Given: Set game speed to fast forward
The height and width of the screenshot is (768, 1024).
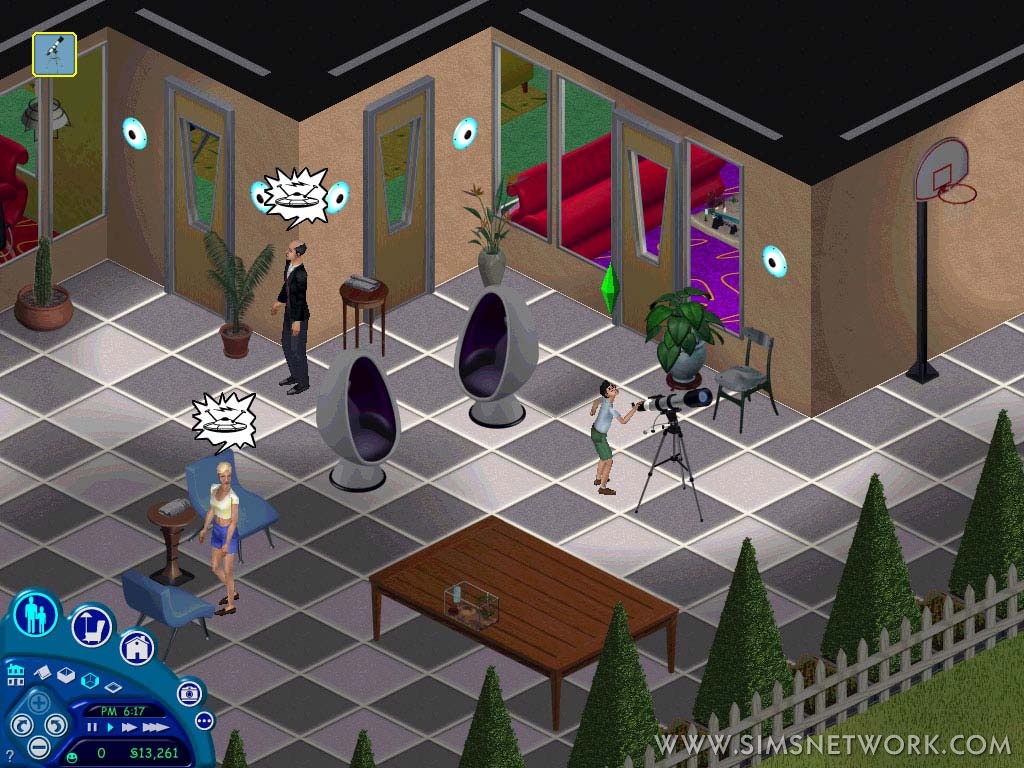Looking at the screenshot, I should point(127,727).
